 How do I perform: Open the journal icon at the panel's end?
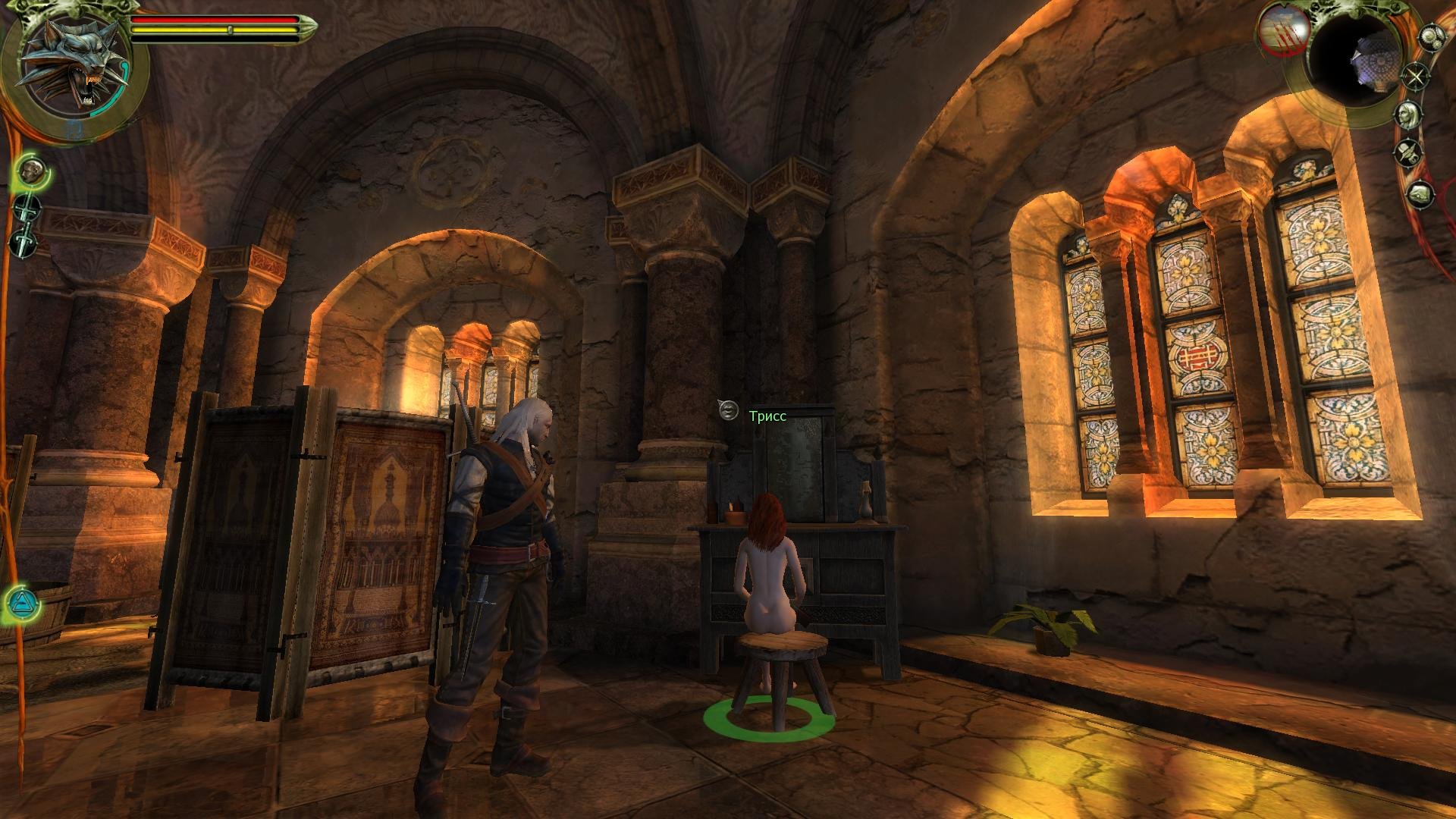click(1417, 195)
